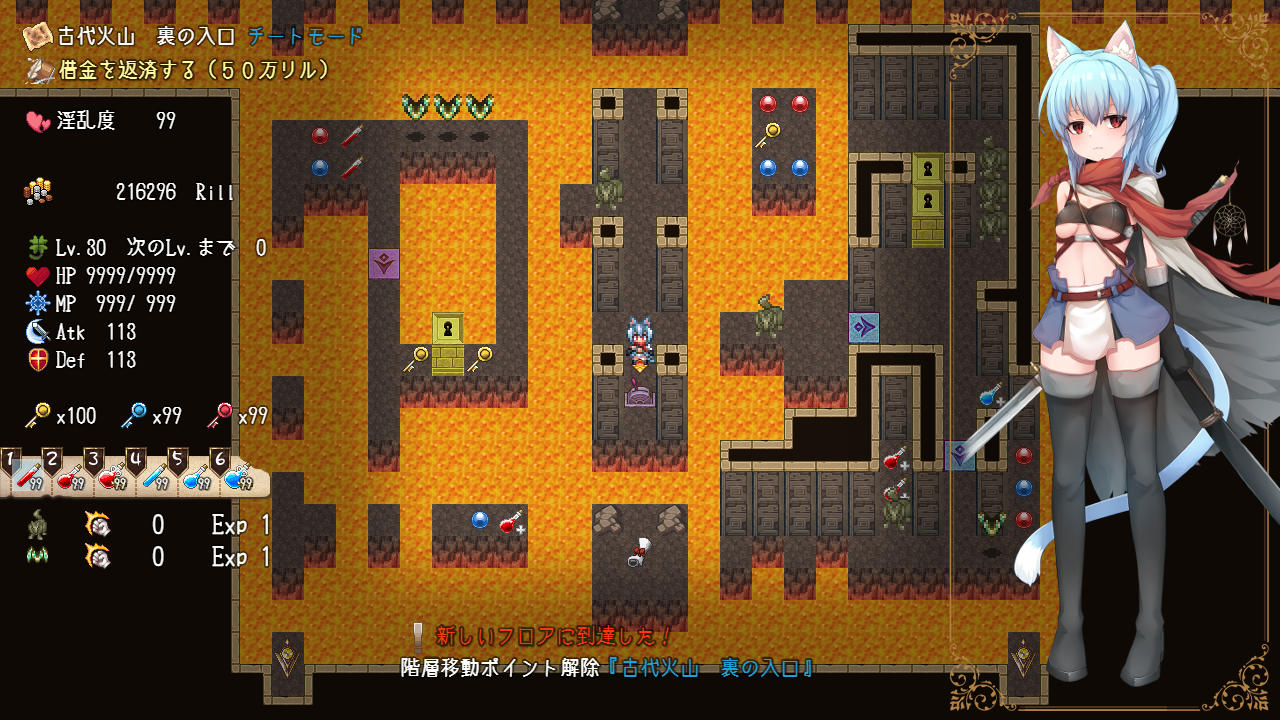The width and height of the screenshot is (1280, 720).
Task: Use the round red potion in slot 2
Action: tap(69, 477)
